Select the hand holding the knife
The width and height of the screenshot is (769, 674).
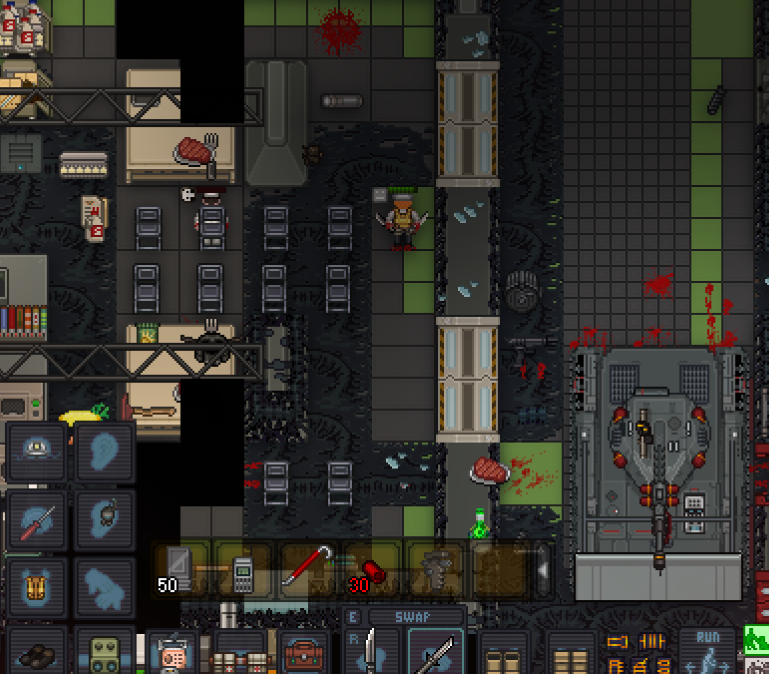(371, 651)
